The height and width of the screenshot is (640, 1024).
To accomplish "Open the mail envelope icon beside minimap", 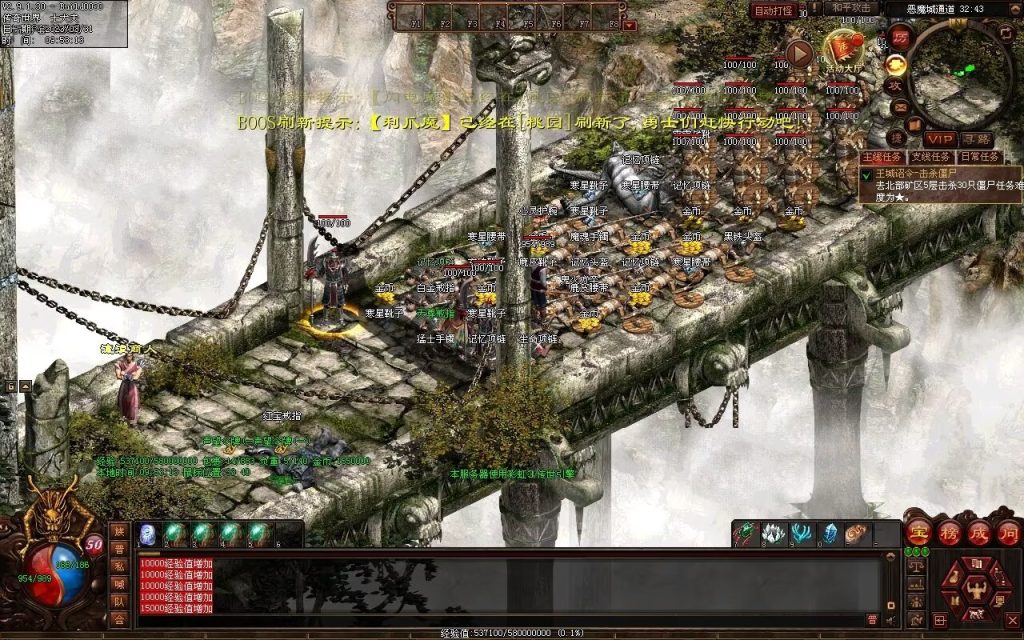I will 899,109.
